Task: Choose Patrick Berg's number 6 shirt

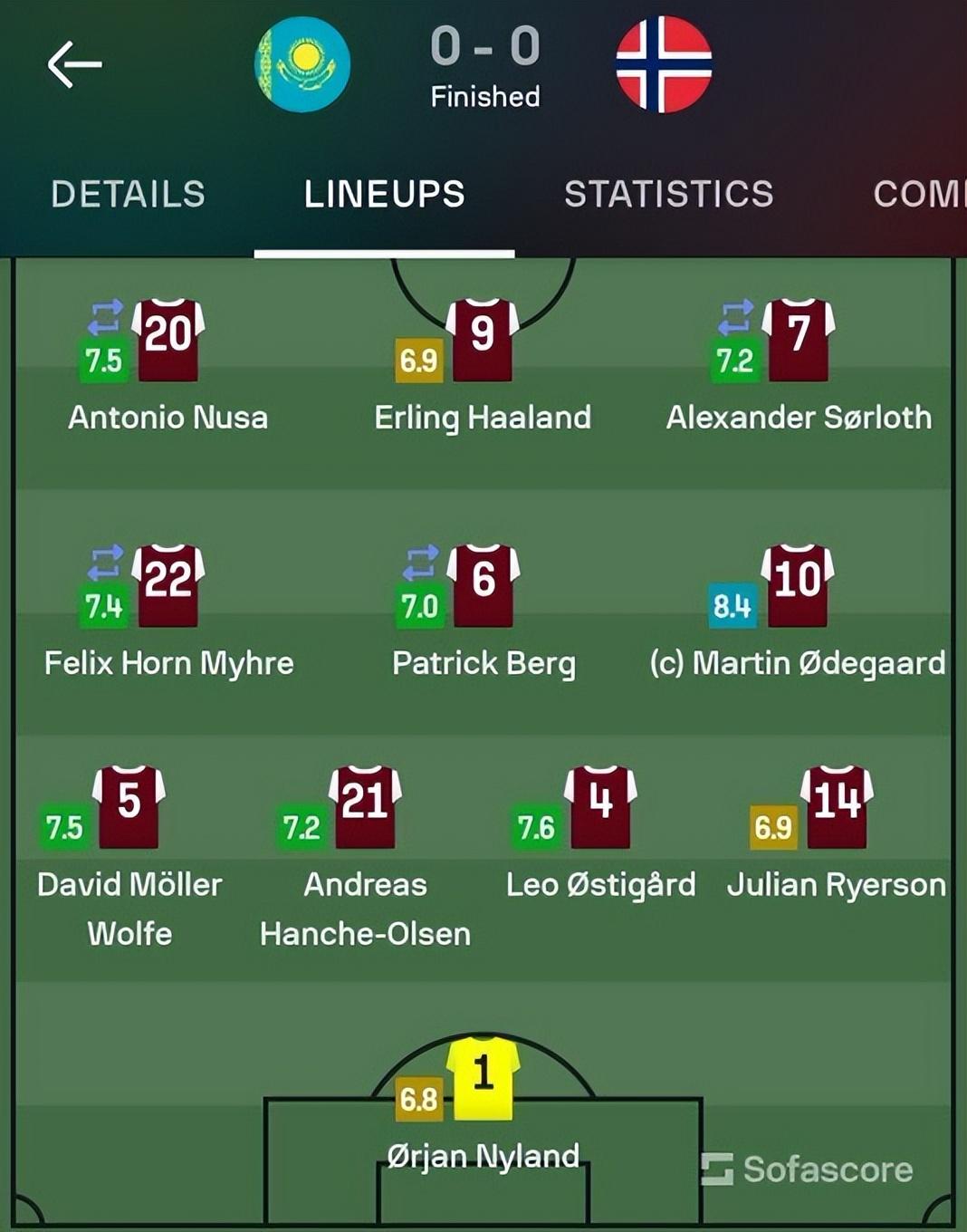Action: click(x=483, y=585)
